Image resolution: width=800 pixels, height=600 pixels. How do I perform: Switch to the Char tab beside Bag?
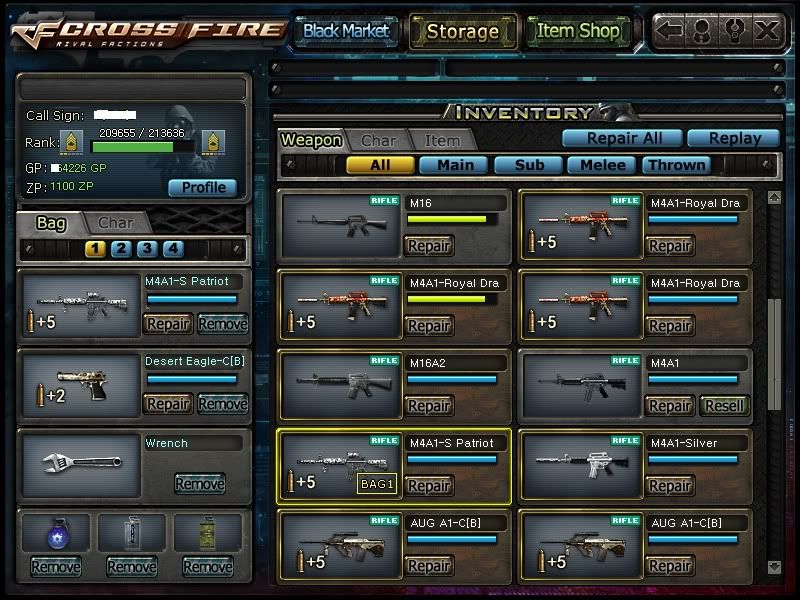116,223
